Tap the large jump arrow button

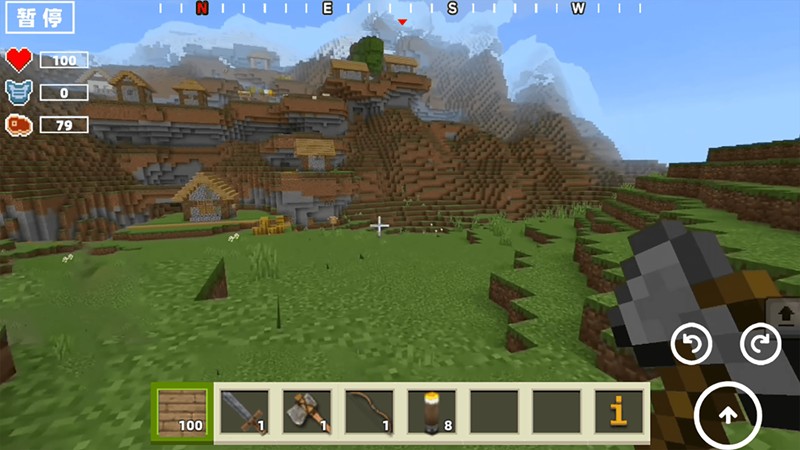[728, 412]
